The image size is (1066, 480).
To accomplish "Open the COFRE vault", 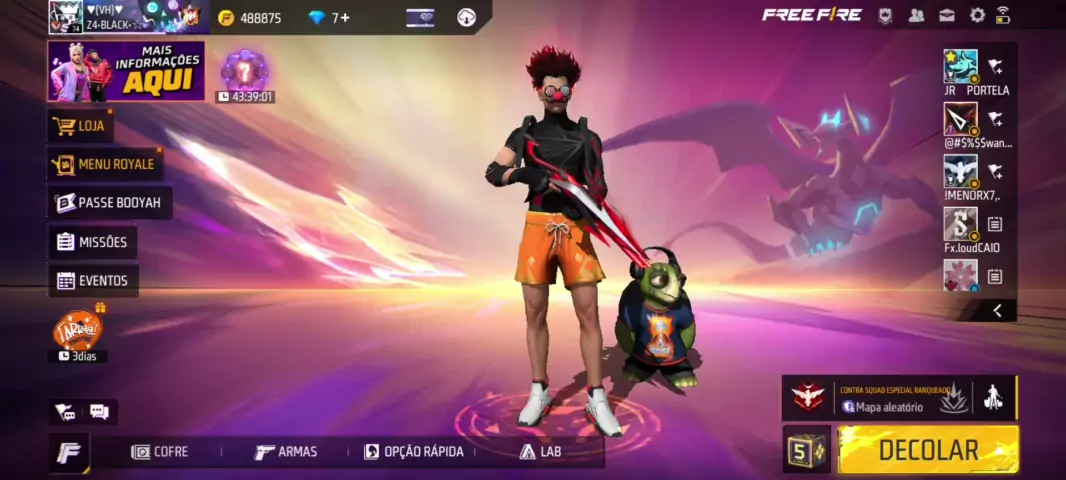I will pyautogui.click(x=160, y=452).
